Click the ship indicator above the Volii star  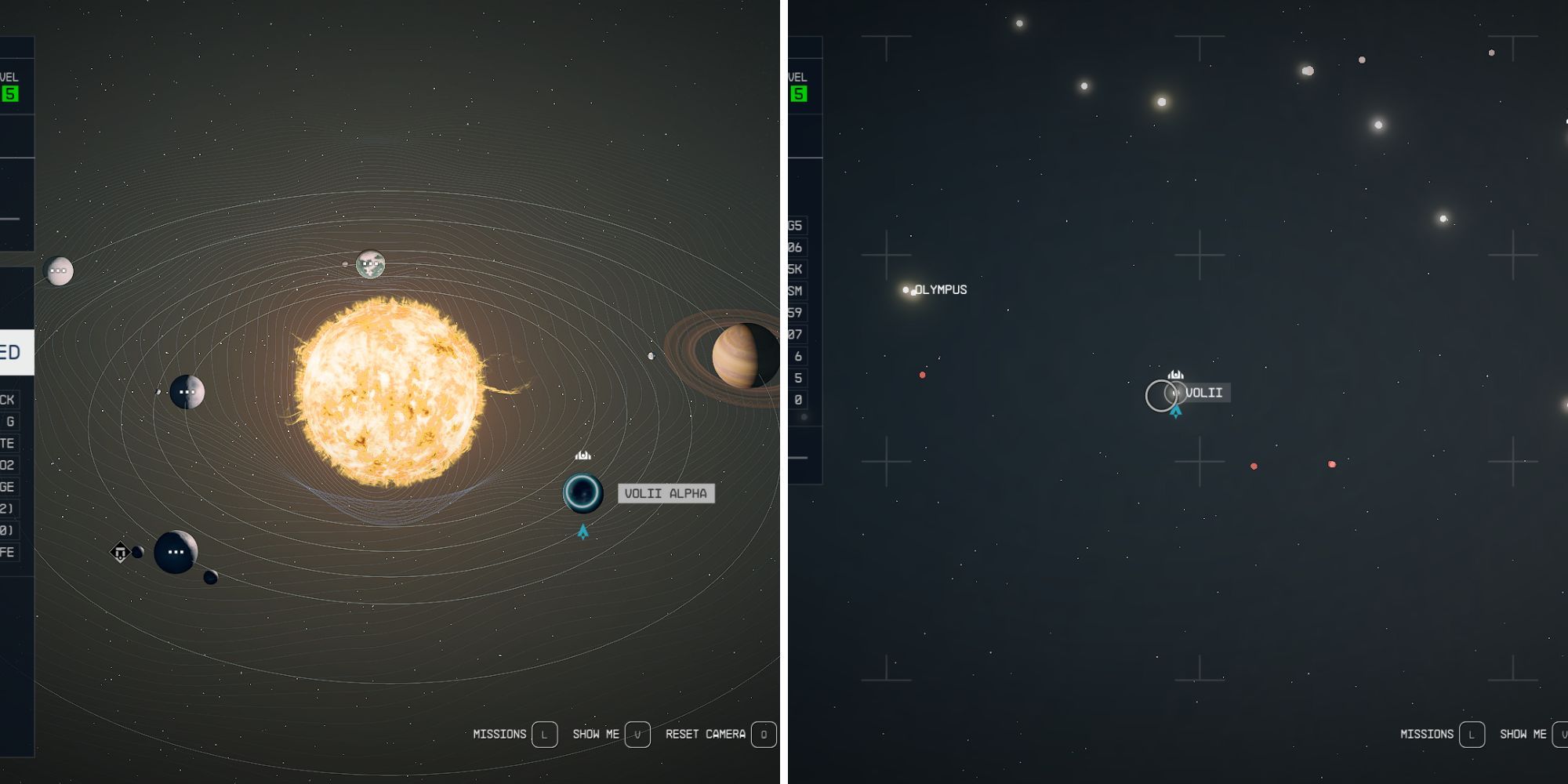[x=1174, y=376]
